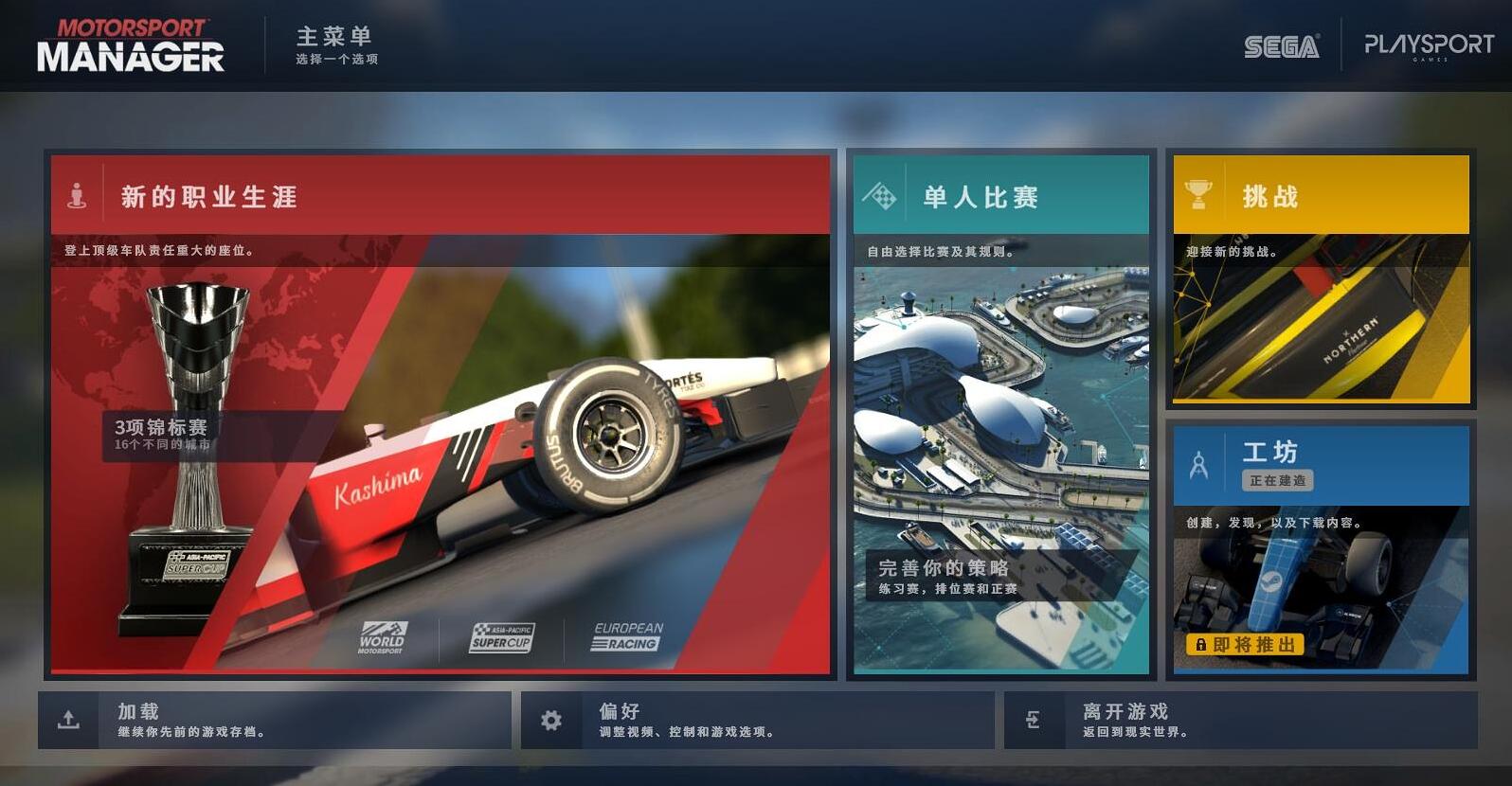Click the upload arrow icon next to 加载
The image size is (1512, 786).
[70, 719]
